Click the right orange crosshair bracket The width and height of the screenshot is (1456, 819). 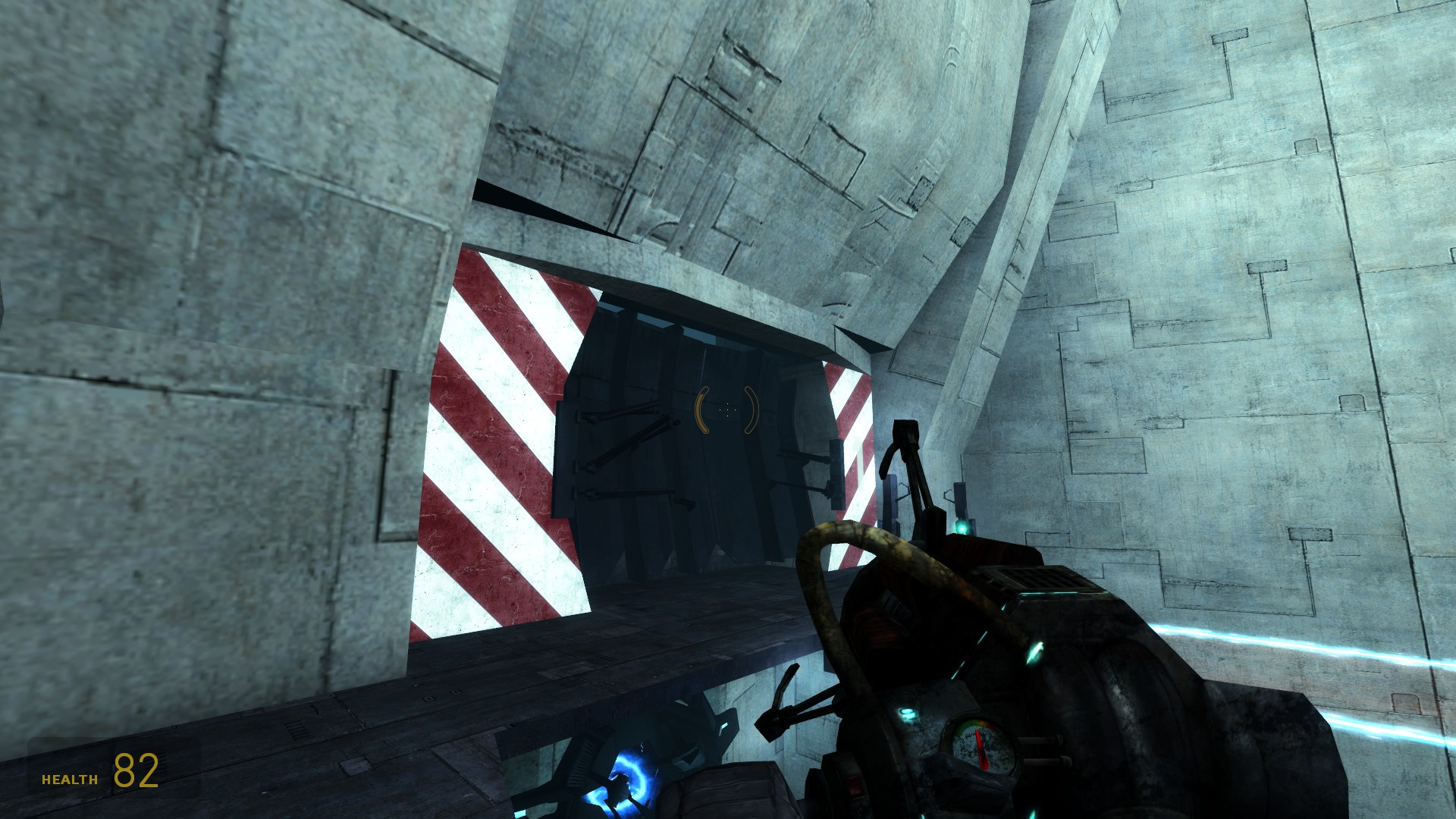[749, 409]
